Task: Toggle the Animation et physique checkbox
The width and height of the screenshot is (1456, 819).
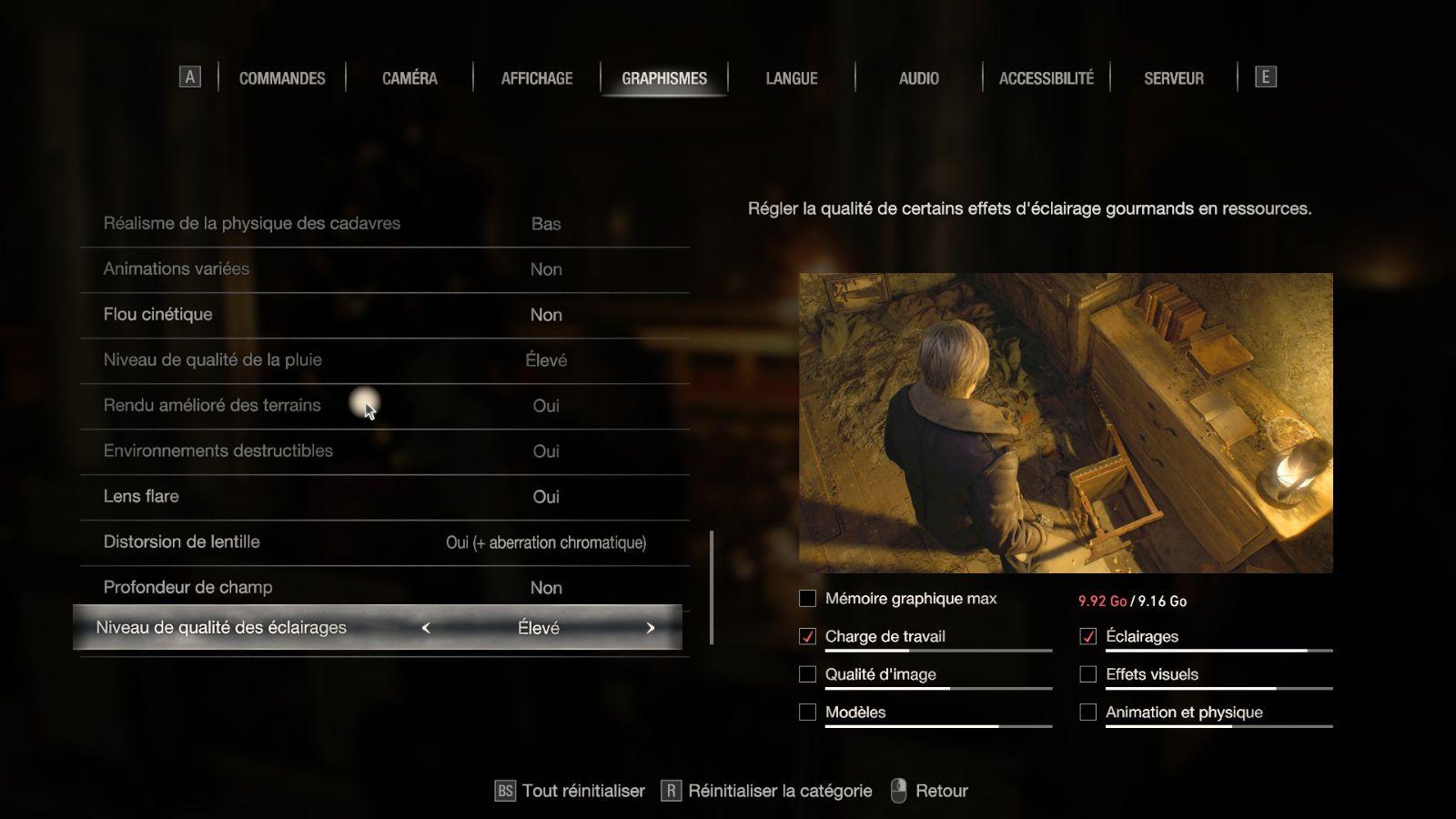Action: point(1087,713)
